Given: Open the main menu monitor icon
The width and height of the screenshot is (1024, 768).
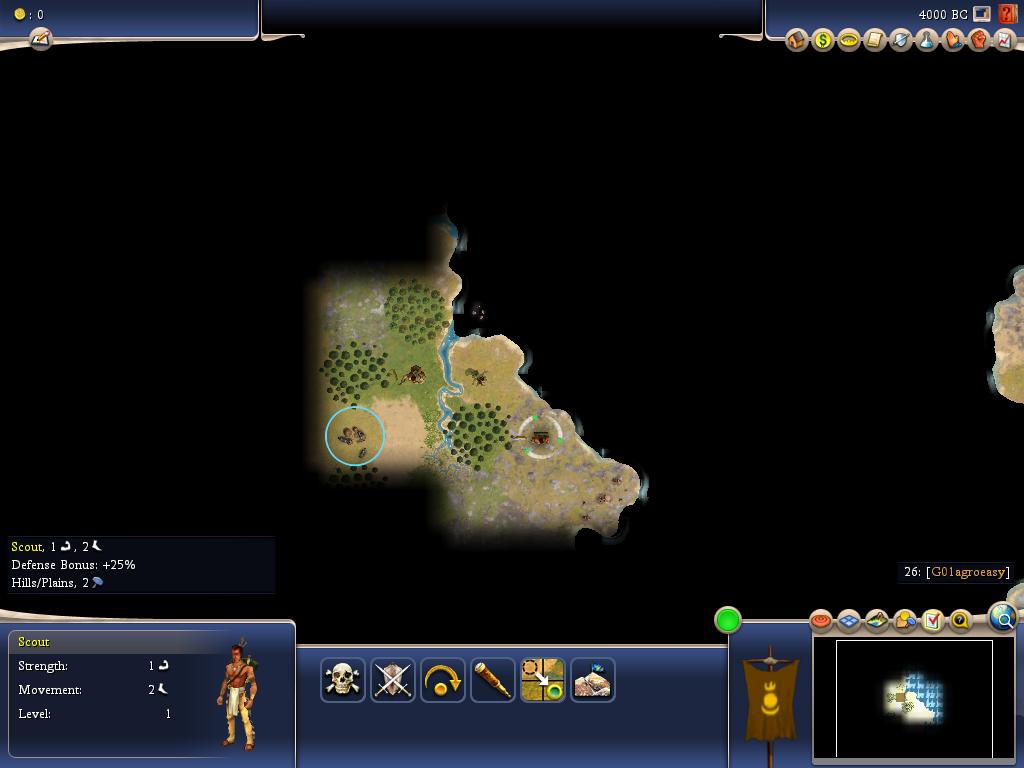Looking at the screenshot, I should 982,14.
